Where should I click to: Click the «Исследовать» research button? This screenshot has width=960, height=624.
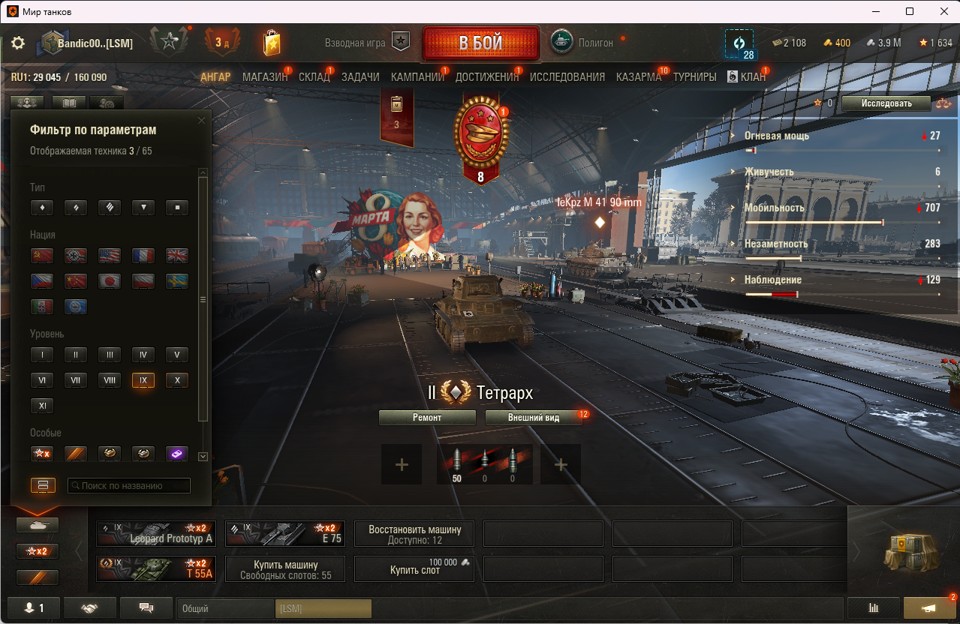tap(886, 103)
